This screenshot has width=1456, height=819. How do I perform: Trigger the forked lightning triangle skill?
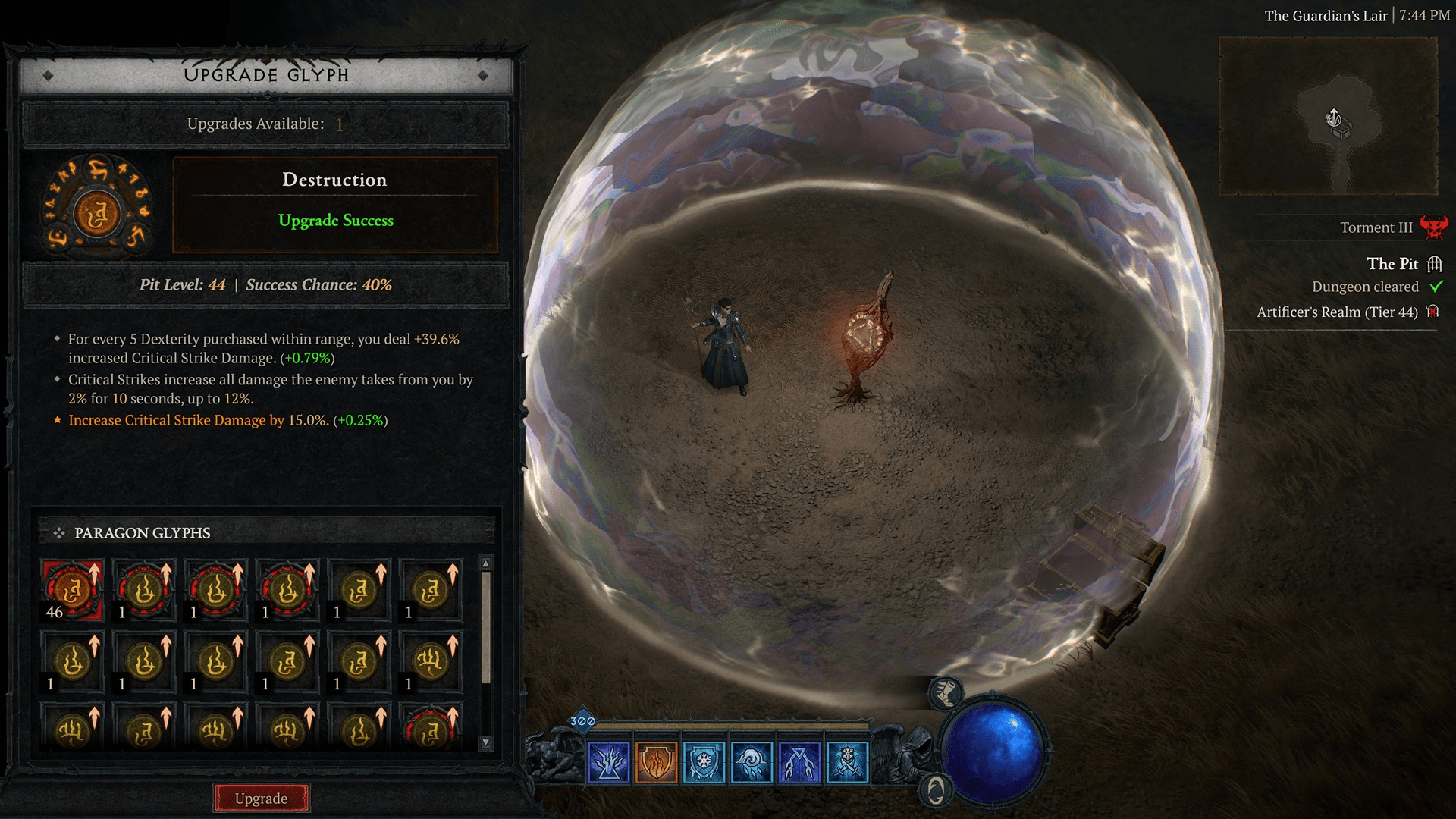click(x=799, y=762)
